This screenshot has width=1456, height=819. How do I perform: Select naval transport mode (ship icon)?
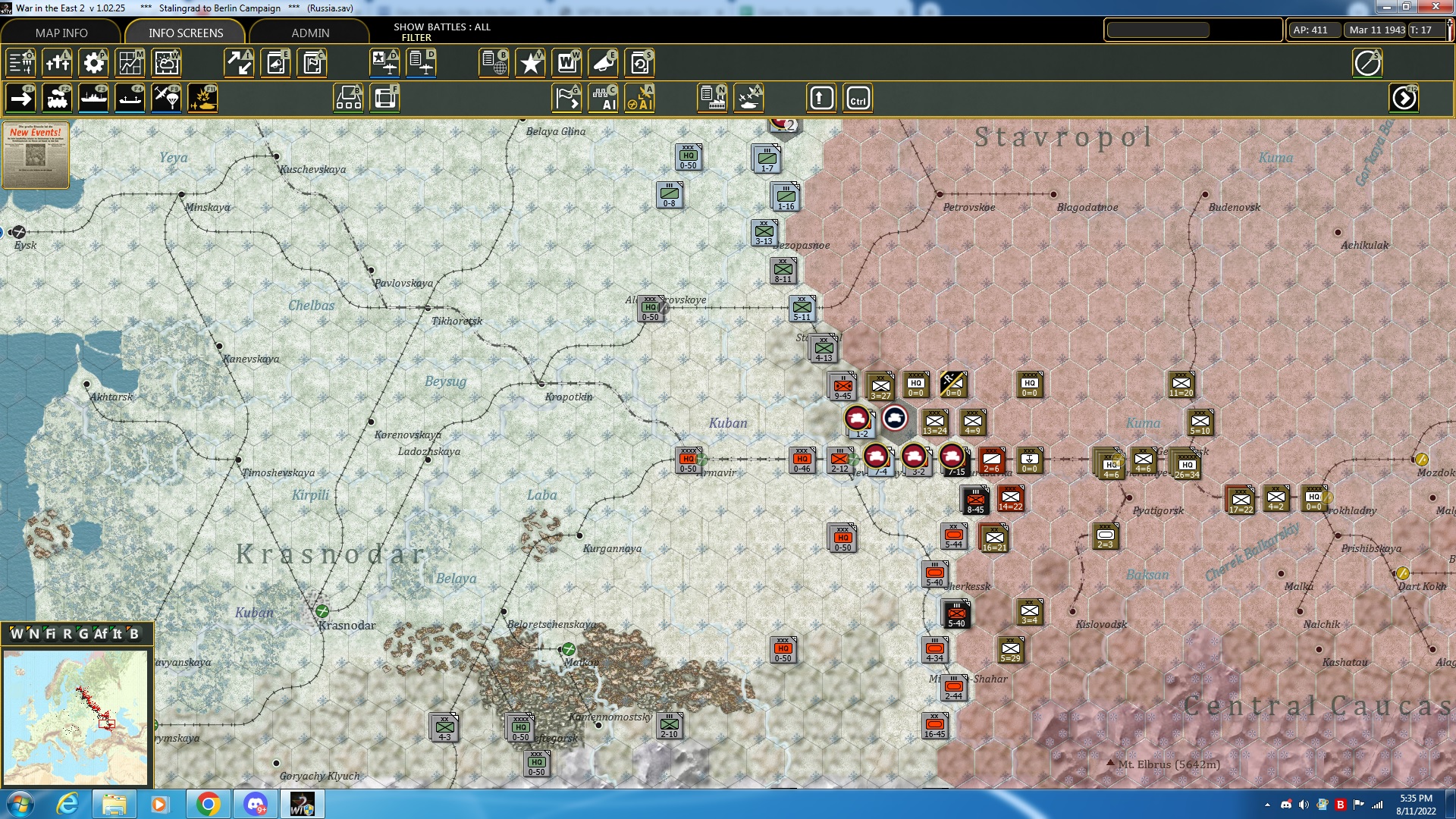click(93, 97)
